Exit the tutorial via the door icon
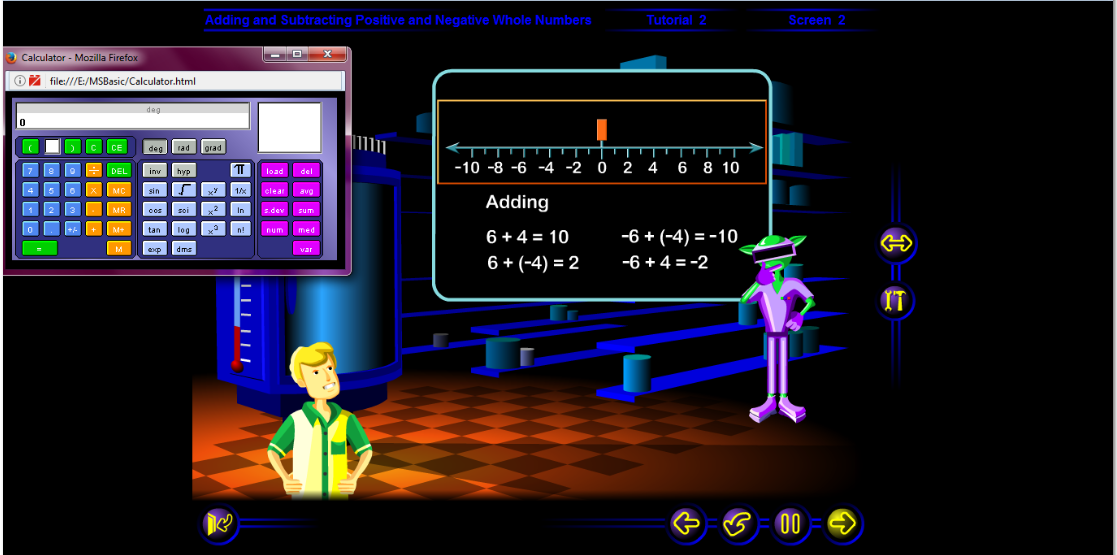The height and width of the screenshot is (555, 1117). pos(219,523)
